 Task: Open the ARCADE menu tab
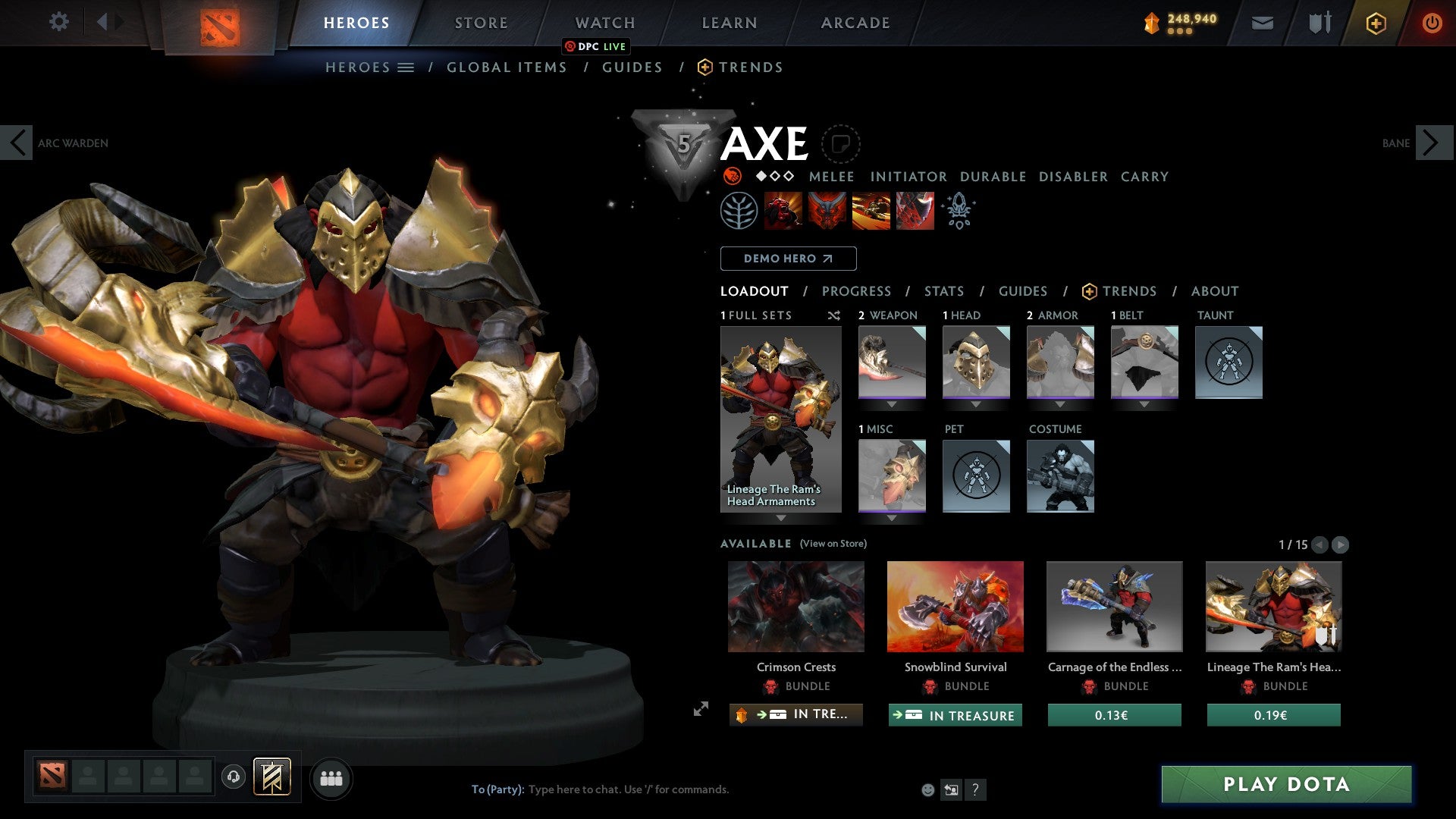tap(855, 23)
